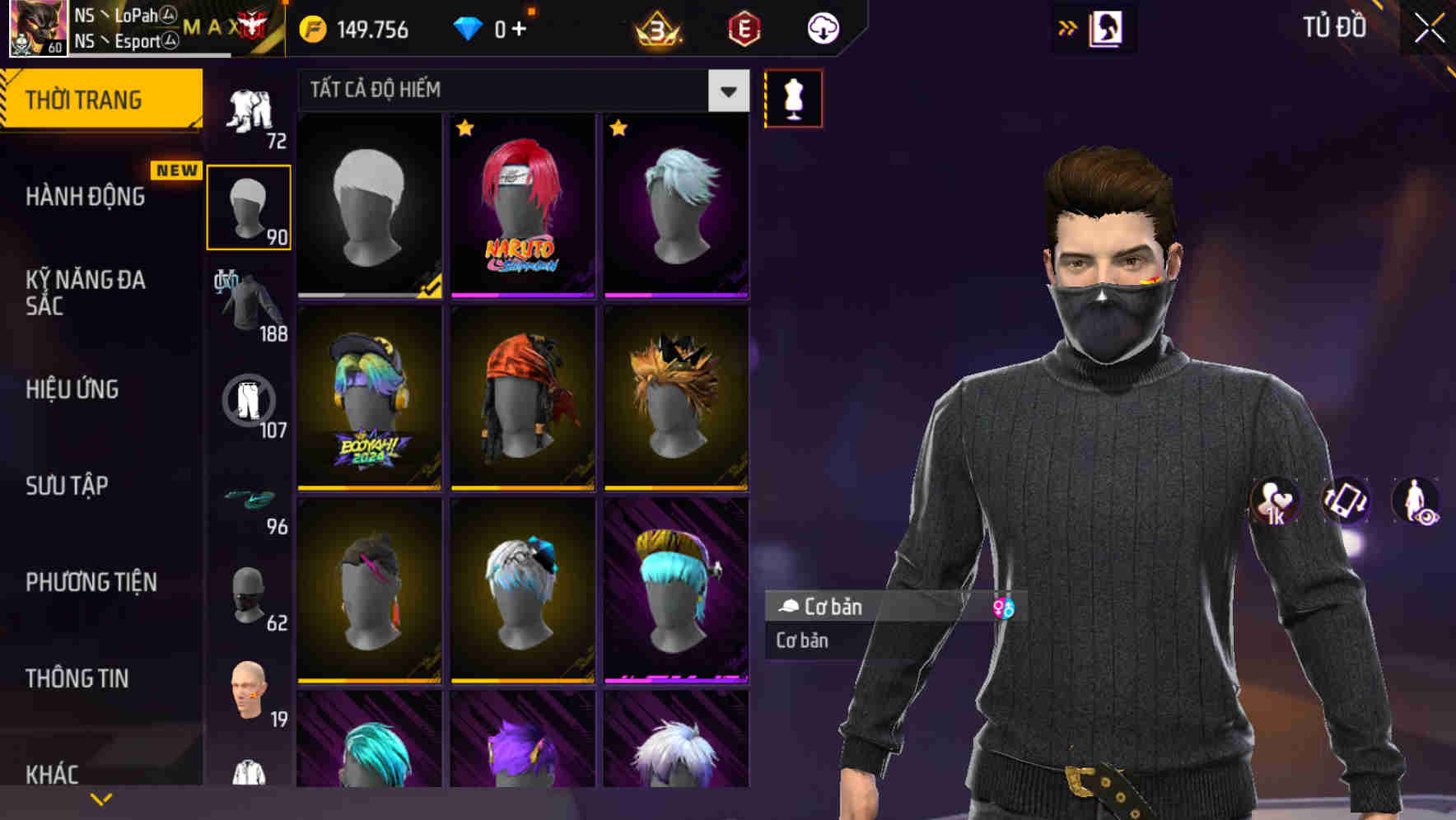Click the phone share icon near the character

click(x=1344, y=504)
